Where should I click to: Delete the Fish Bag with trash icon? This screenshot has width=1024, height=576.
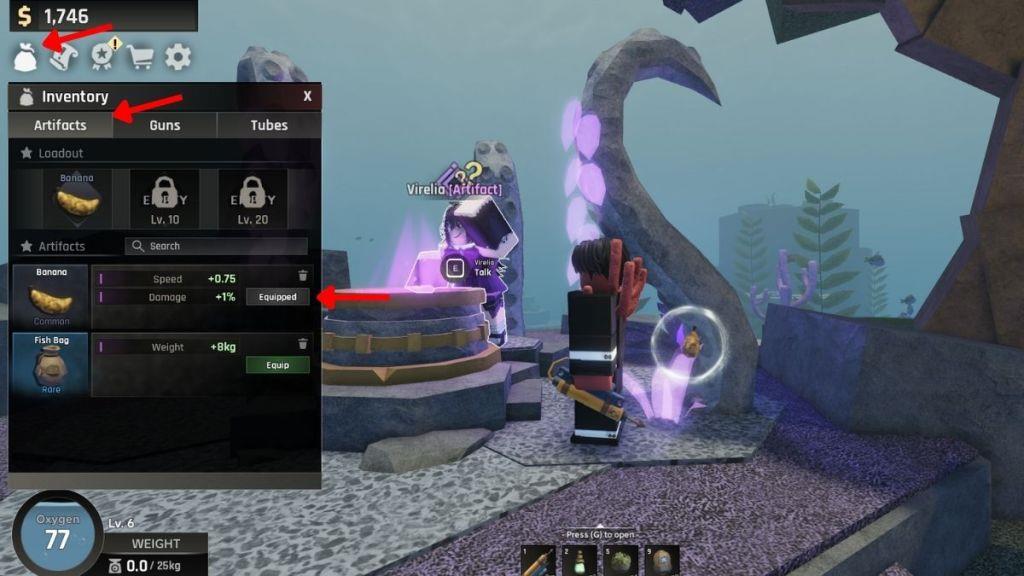coord(303,344)
